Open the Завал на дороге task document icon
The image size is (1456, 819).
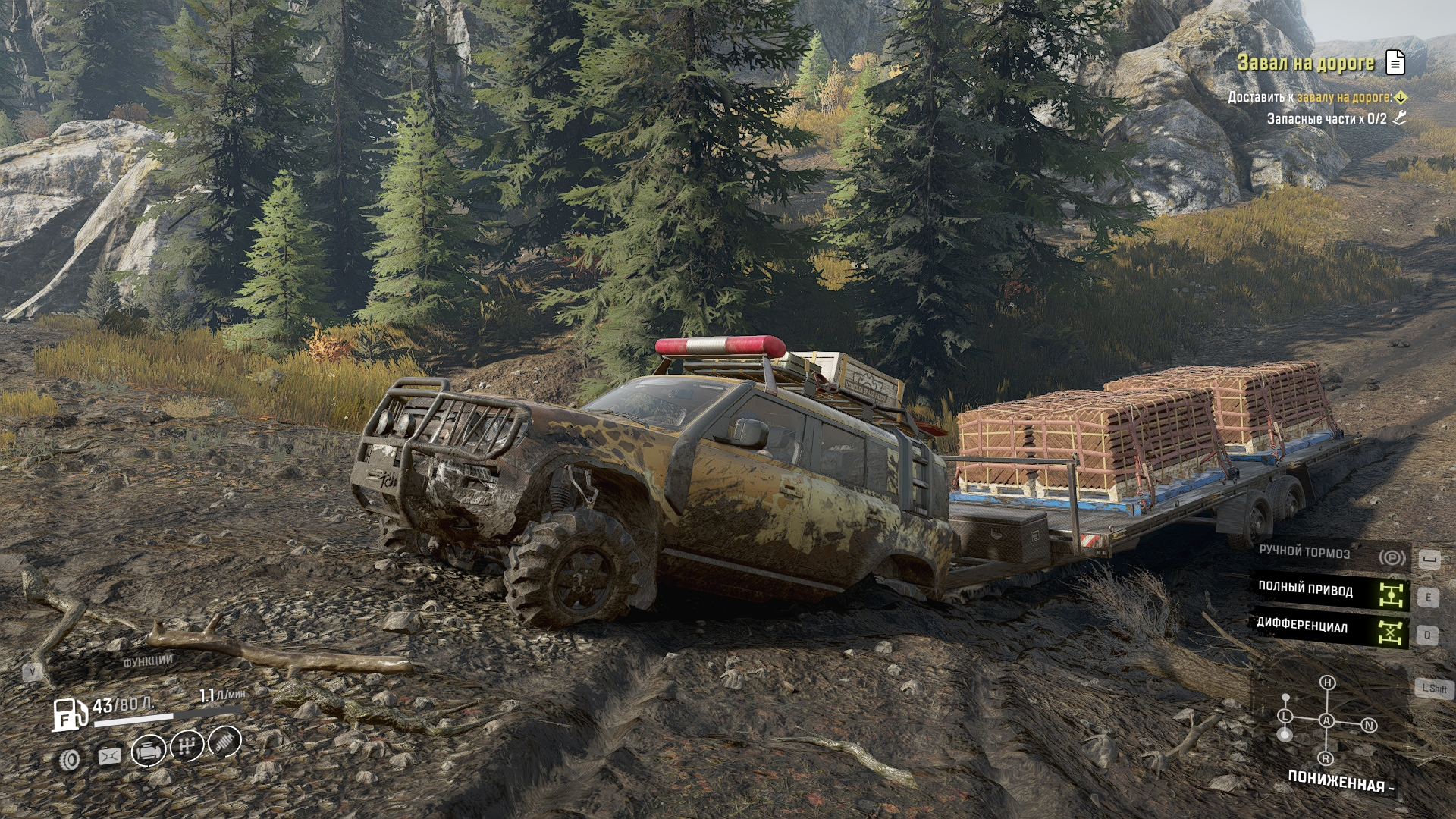(1395, 62)
